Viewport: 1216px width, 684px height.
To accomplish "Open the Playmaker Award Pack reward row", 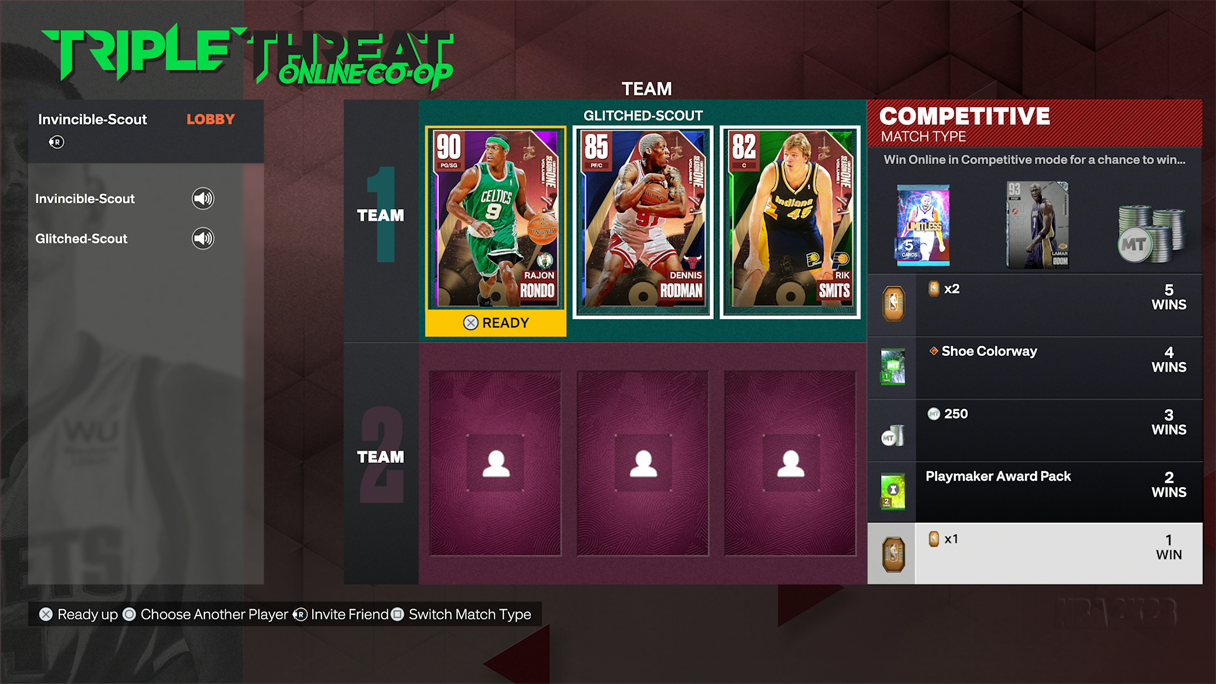I will (x=1034, y=491).
